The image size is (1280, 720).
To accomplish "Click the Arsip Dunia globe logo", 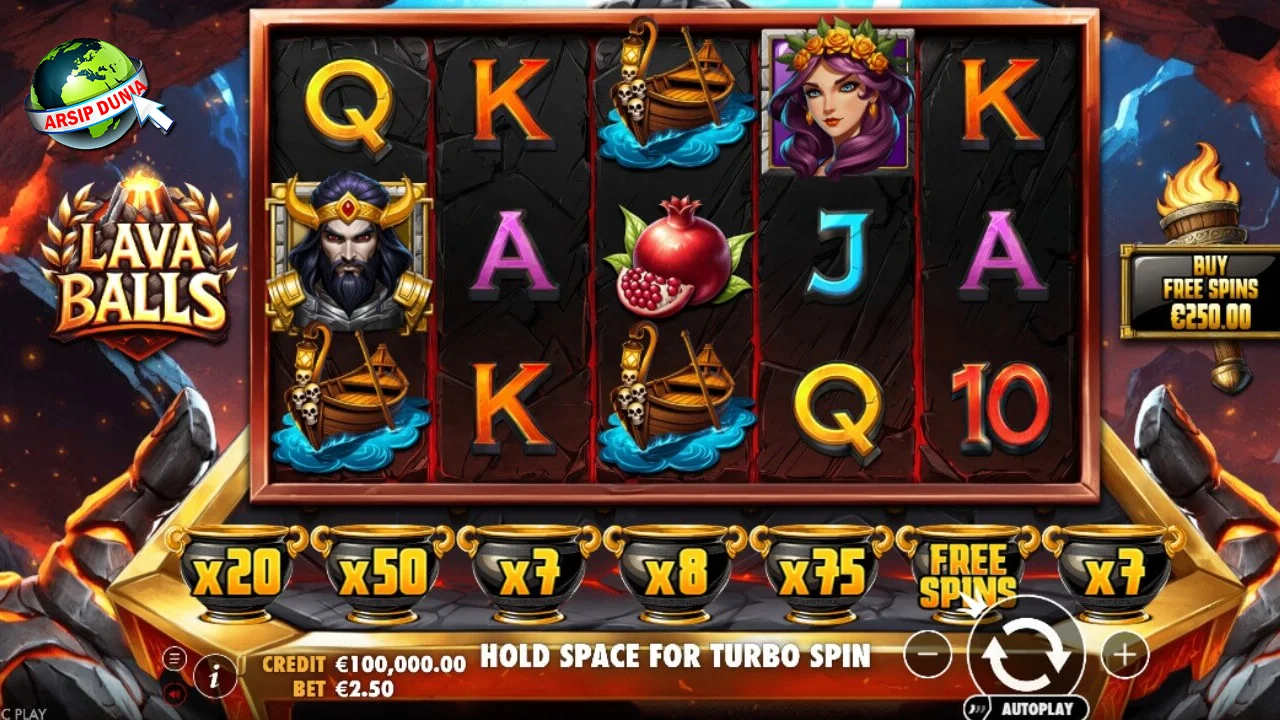I will pyautogui.click(x=90, y=92).
